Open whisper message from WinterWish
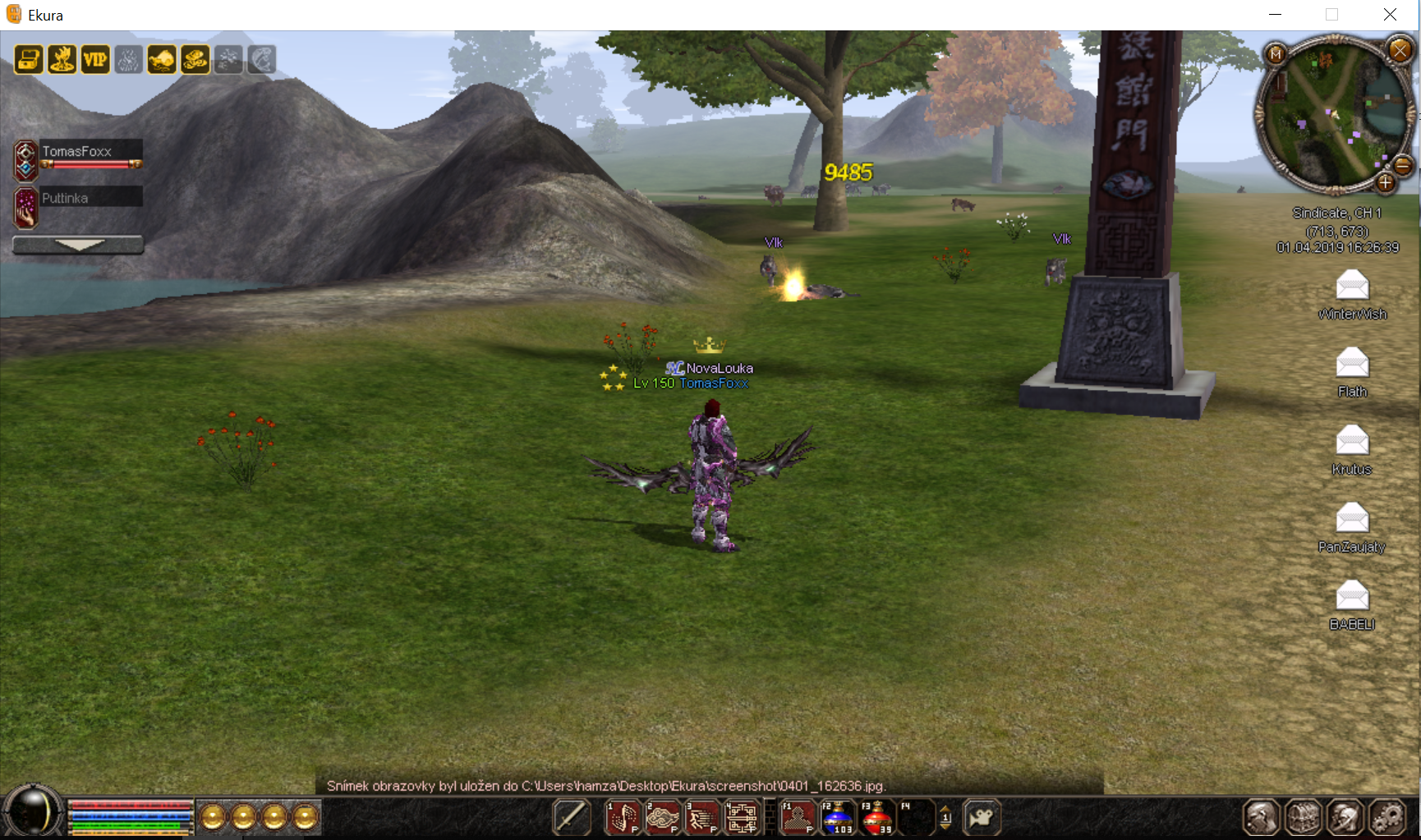 point(1352,286)
